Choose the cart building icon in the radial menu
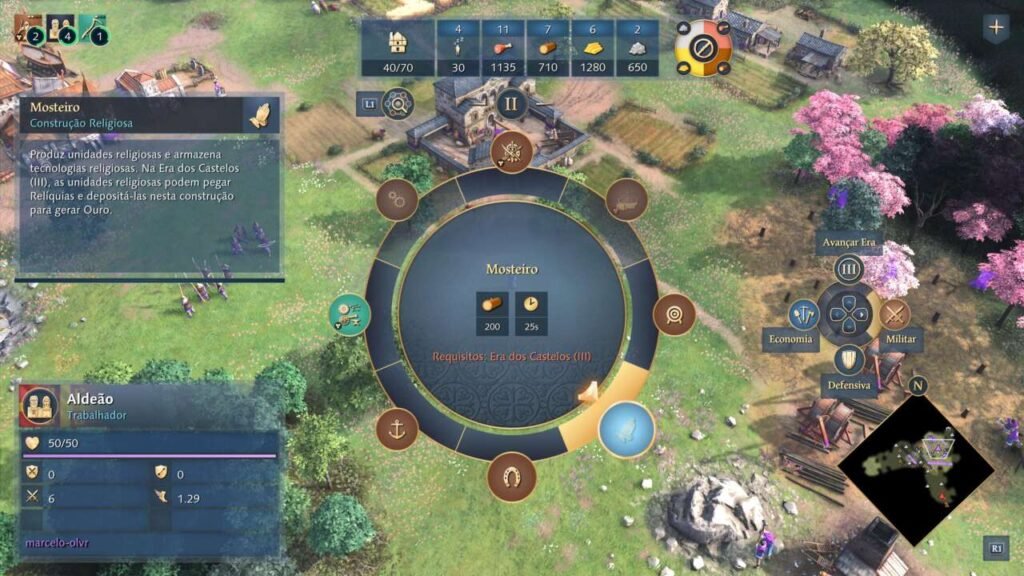This screenshot has width=1024, height=576. coord(626,200)
